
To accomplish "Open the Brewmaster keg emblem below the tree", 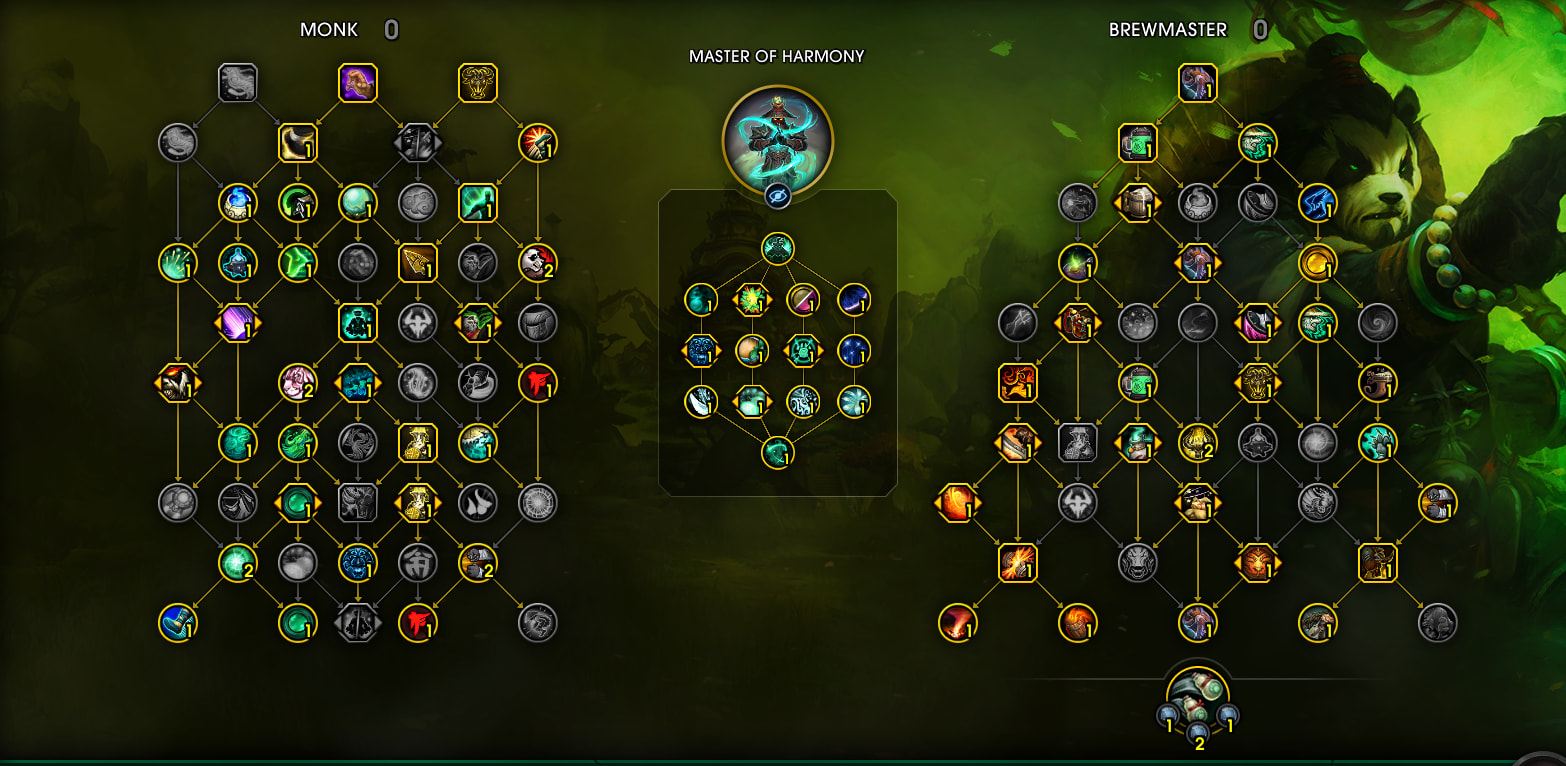I will tap(1197, 695).
